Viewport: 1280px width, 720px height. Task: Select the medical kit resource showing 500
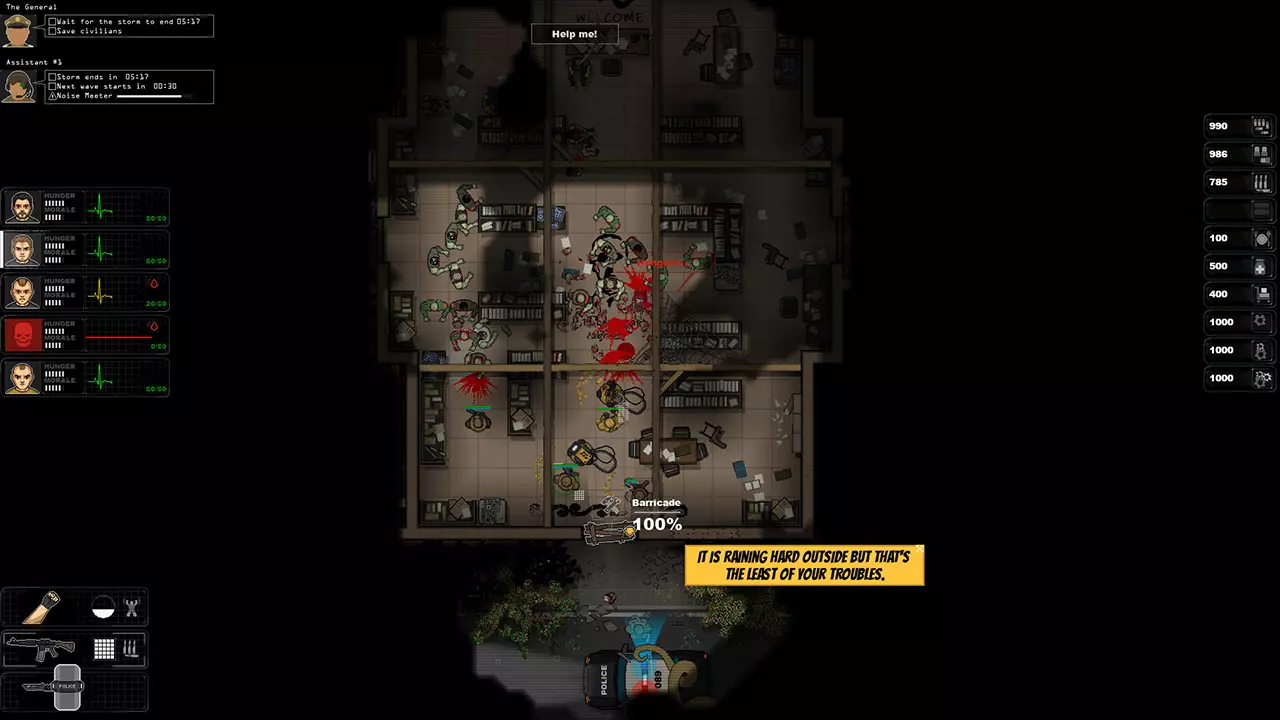click(x=1260, y=267)
